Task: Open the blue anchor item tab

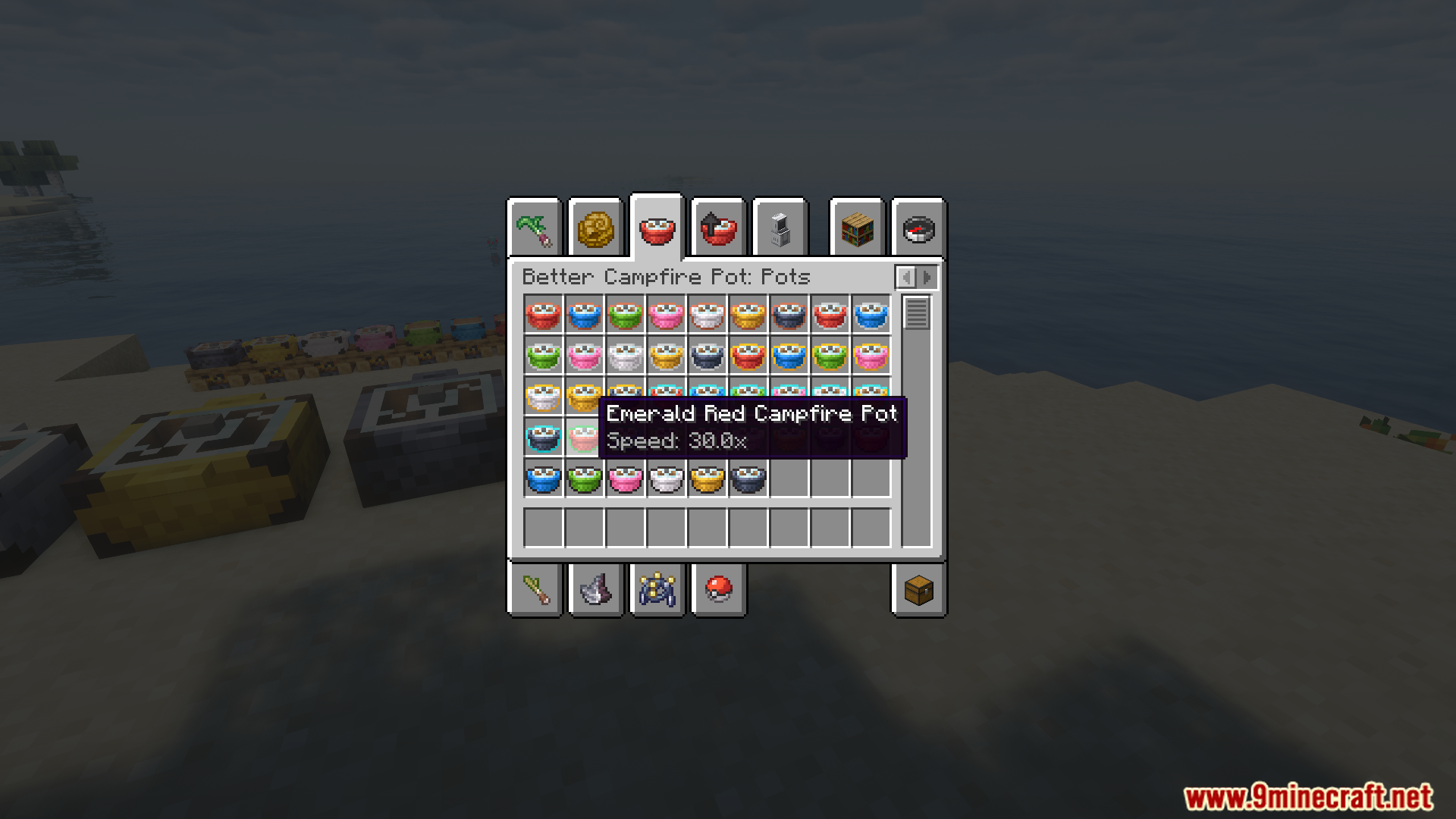Action: coord(656,591)
